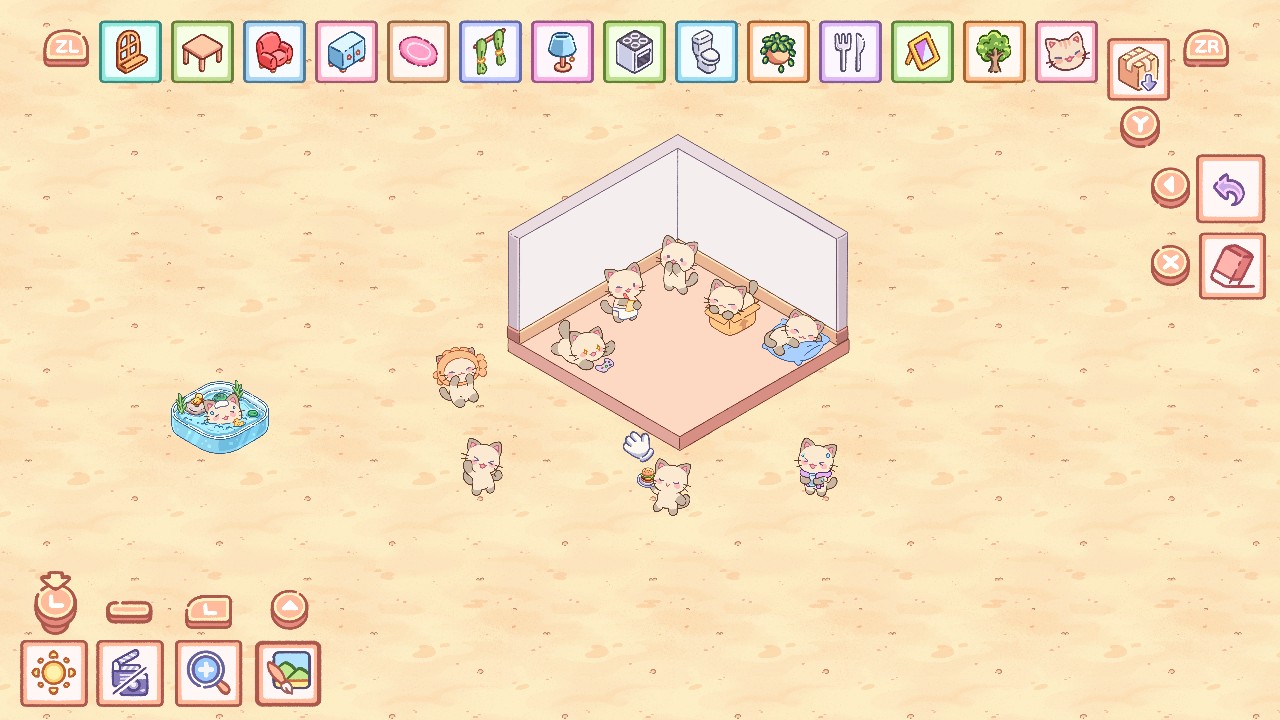The image size is (1280, 720).
Task: Select the armchair category in the toolbar
Action: (274, 52)
